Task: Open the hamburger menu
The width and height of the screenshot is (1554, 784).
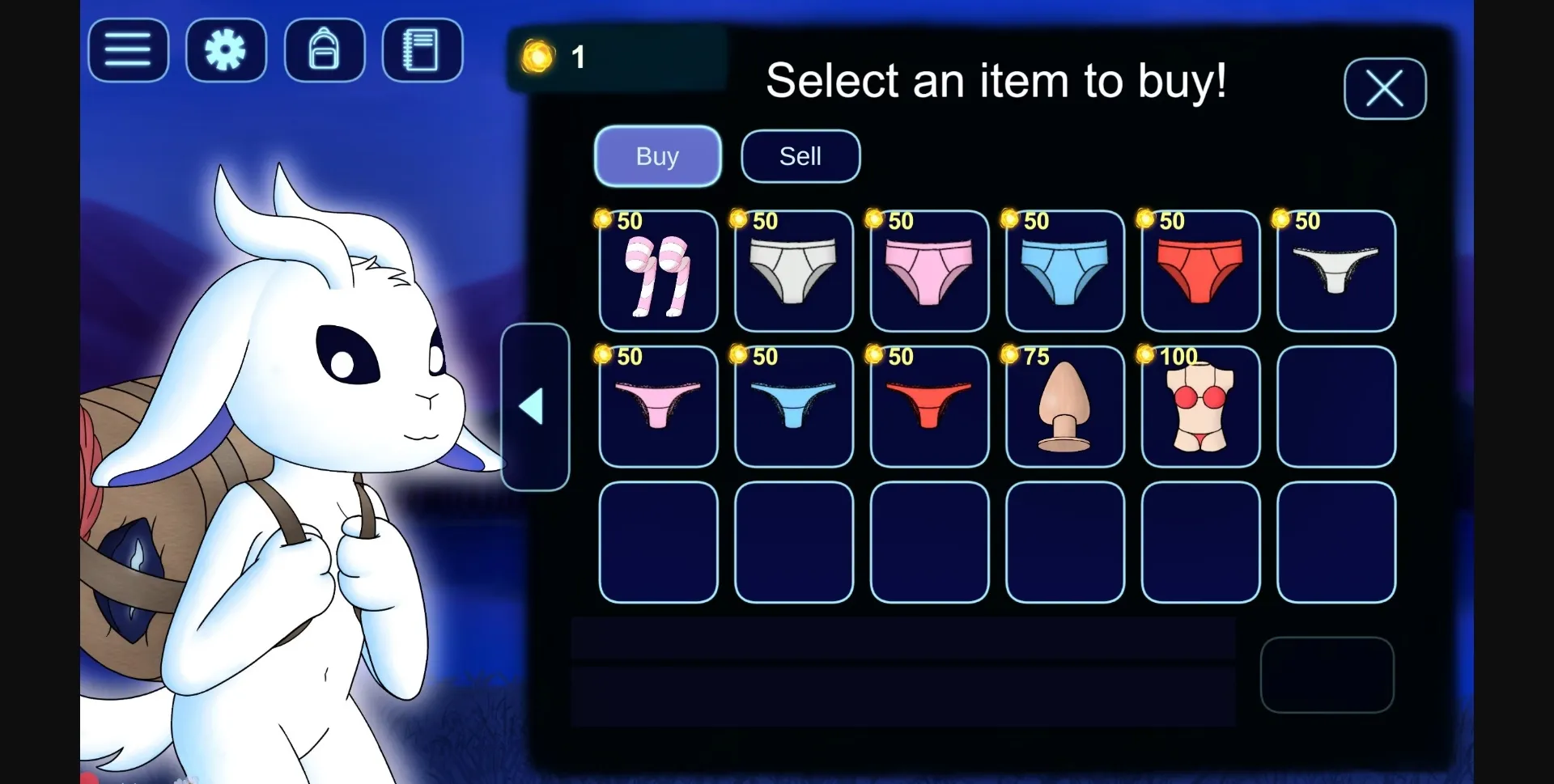Action: tap(127, 50)
